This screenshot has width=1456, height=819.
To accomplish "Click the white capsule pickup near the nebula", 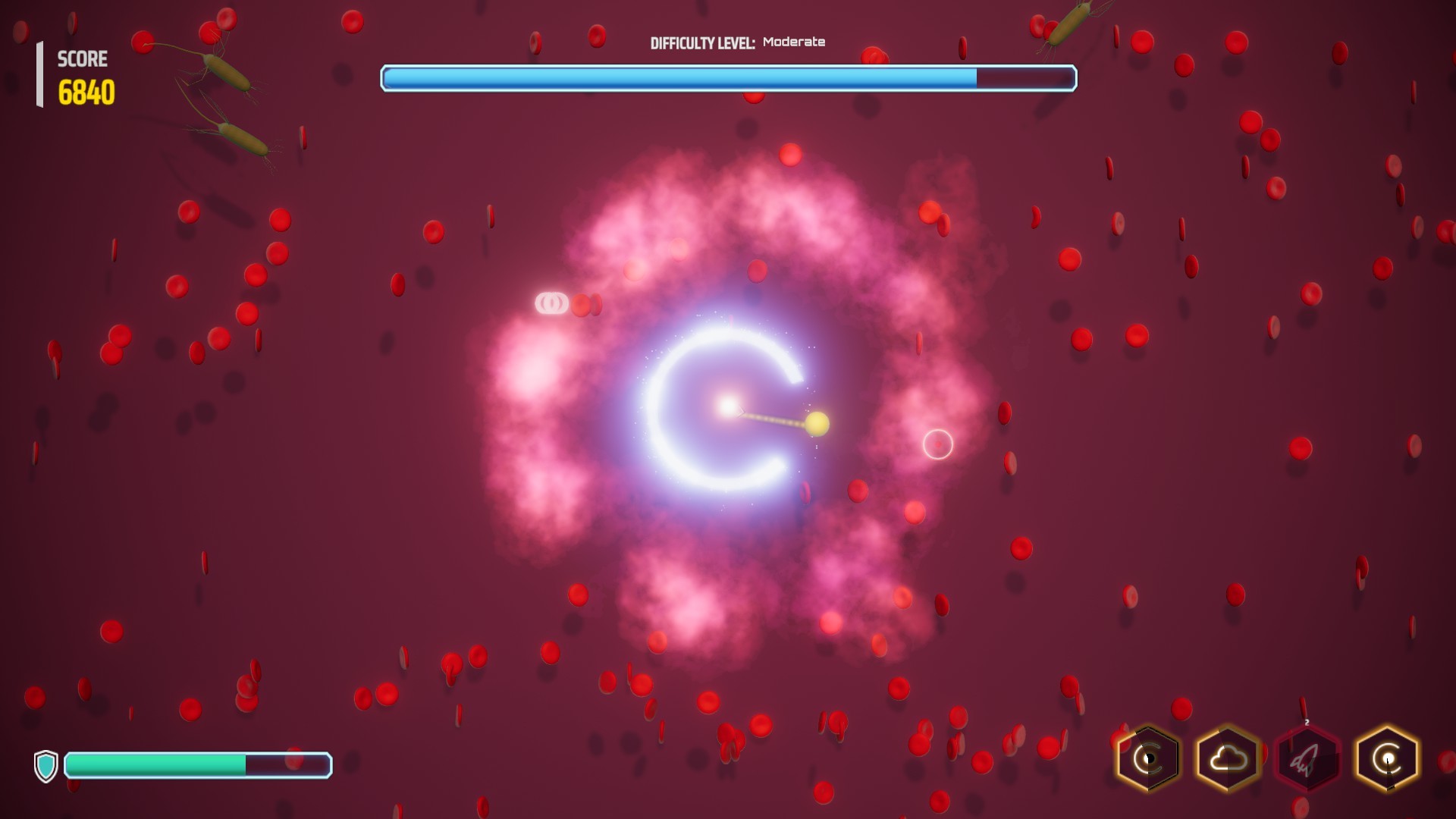I will (553, 302).
